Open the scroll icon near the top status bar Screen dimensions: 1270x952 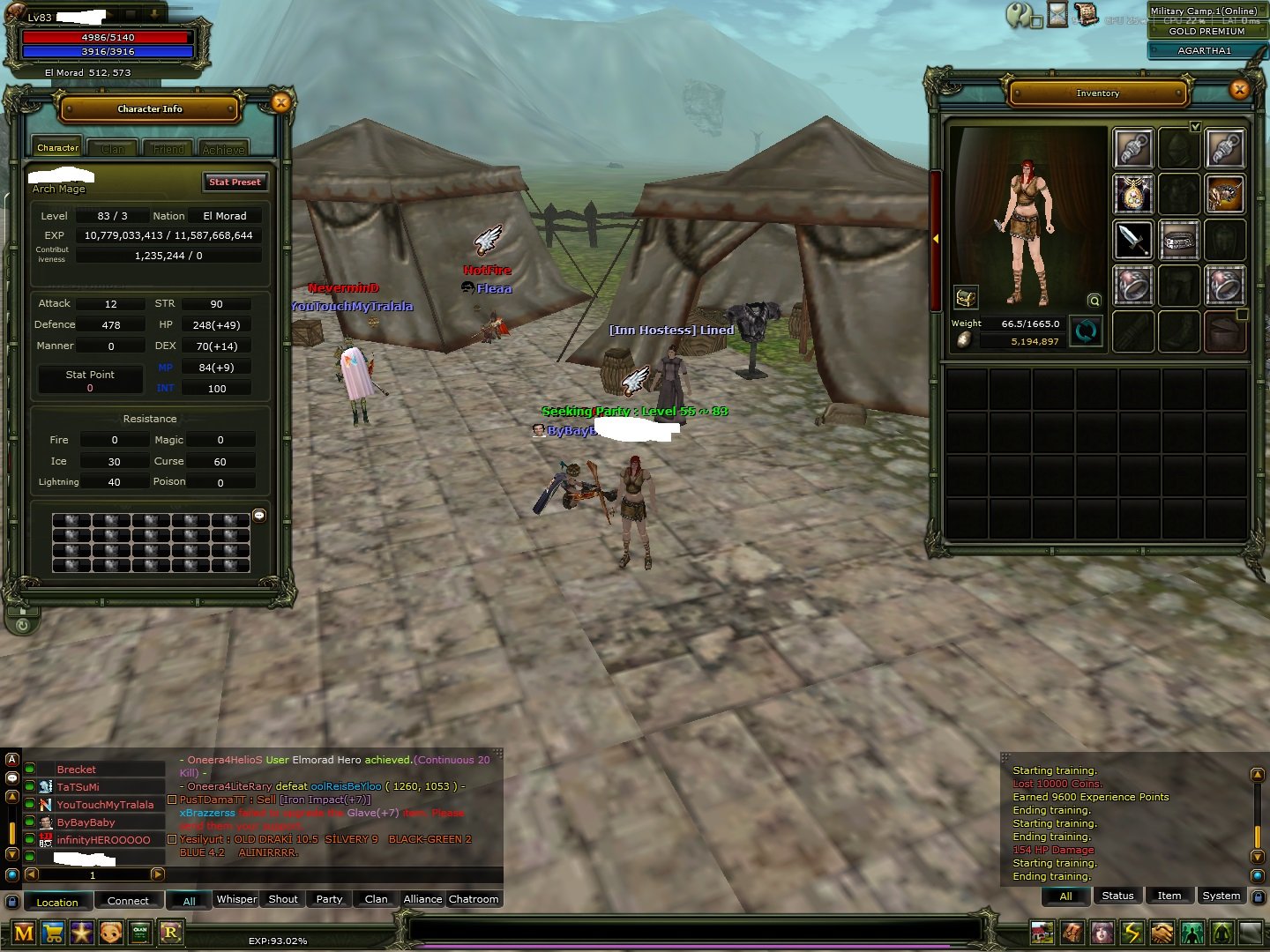[1087, 15]
